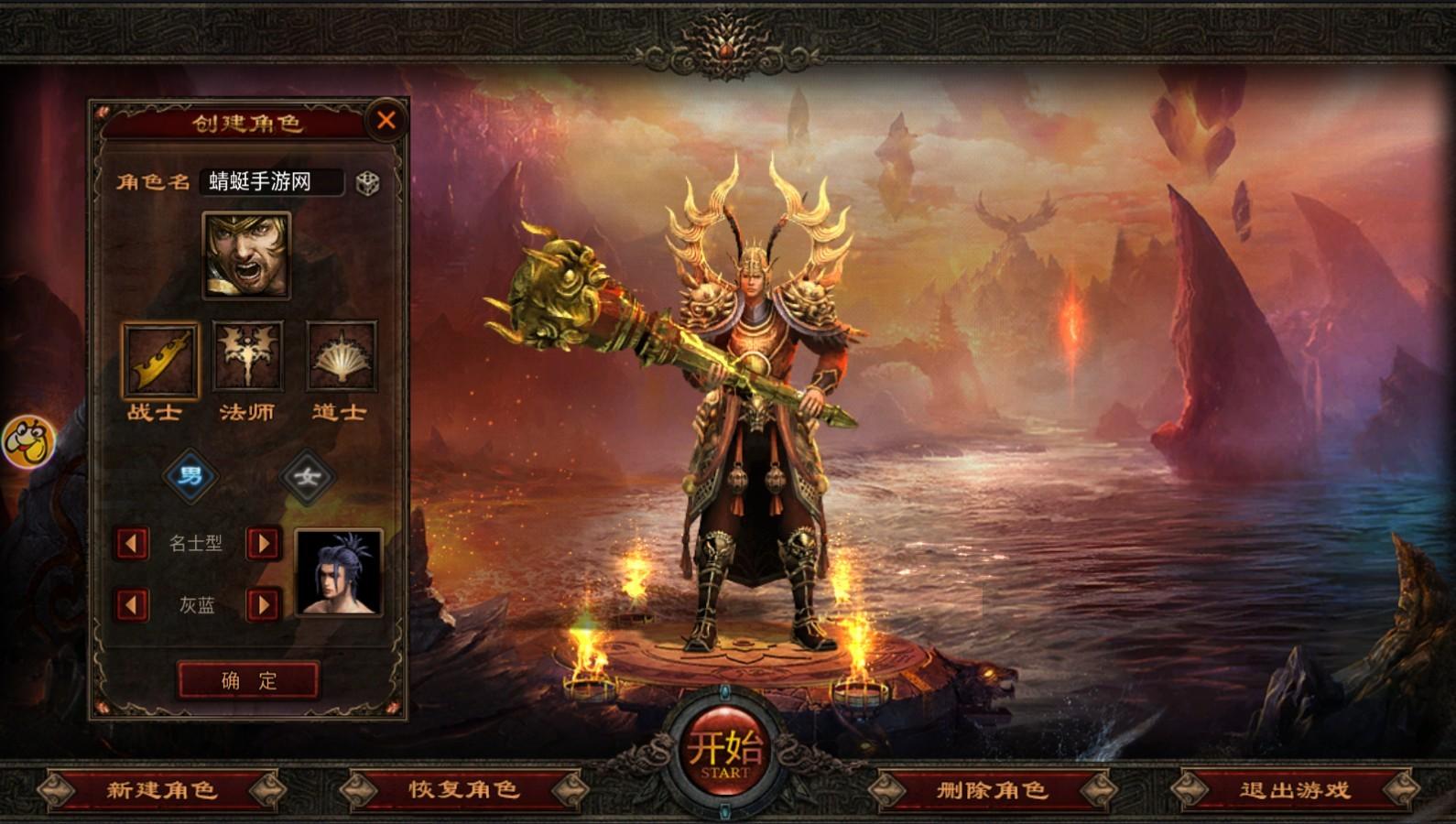Exit via the 退出游戏 button

click(1295, 789)
